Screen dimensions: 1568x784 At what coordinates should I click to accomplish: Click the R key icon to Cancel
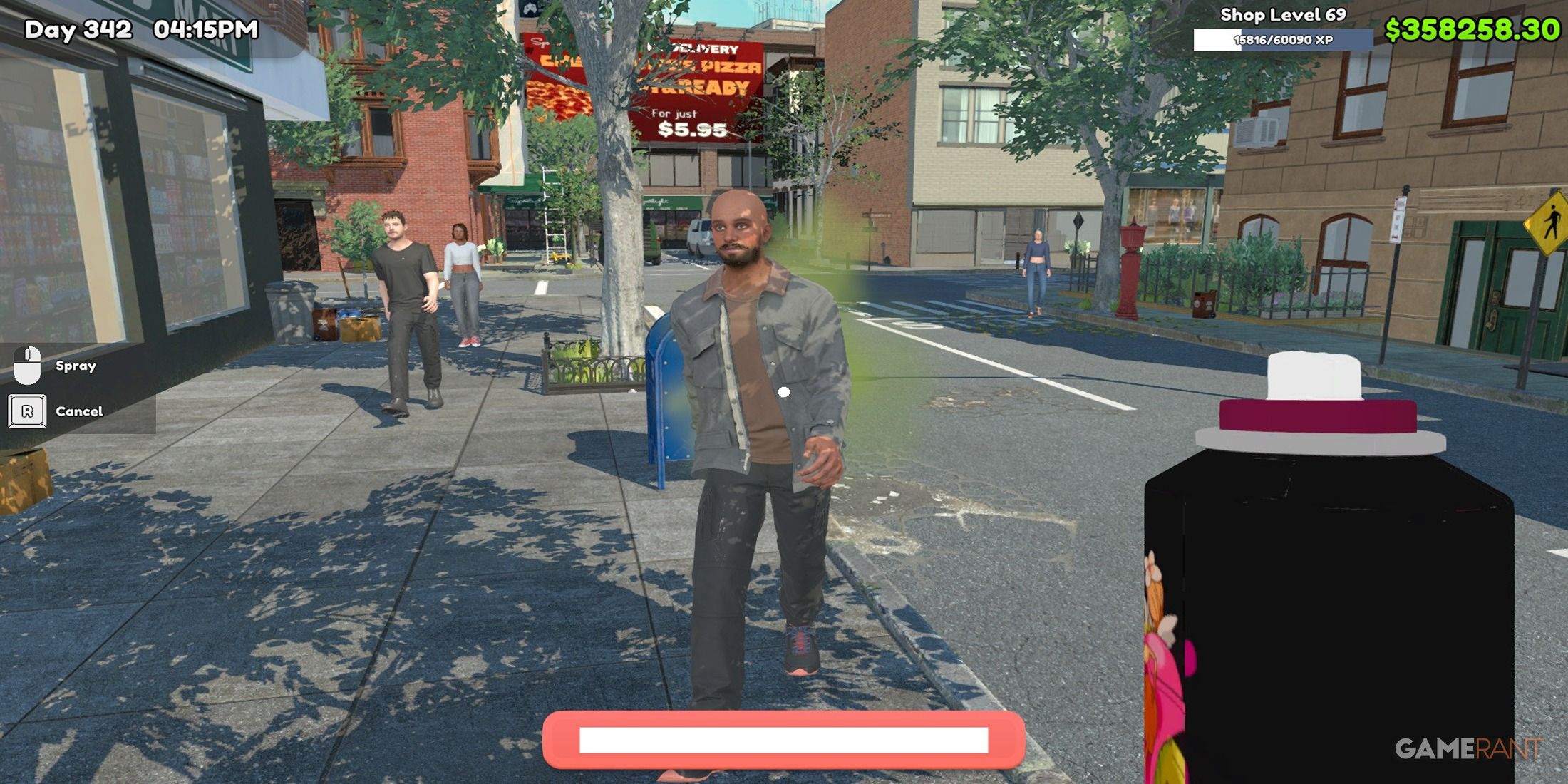(x=29, y=411)
